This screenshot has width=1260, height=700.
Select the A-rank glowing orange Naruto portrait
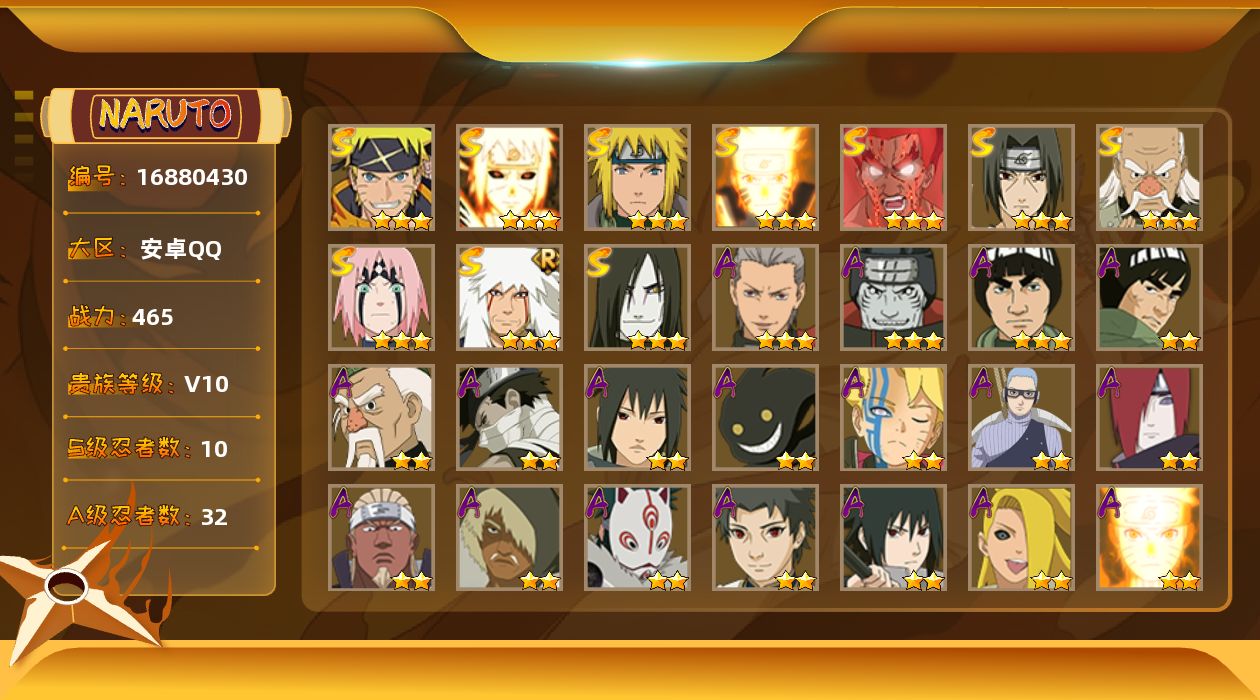tap(1149, 537)
